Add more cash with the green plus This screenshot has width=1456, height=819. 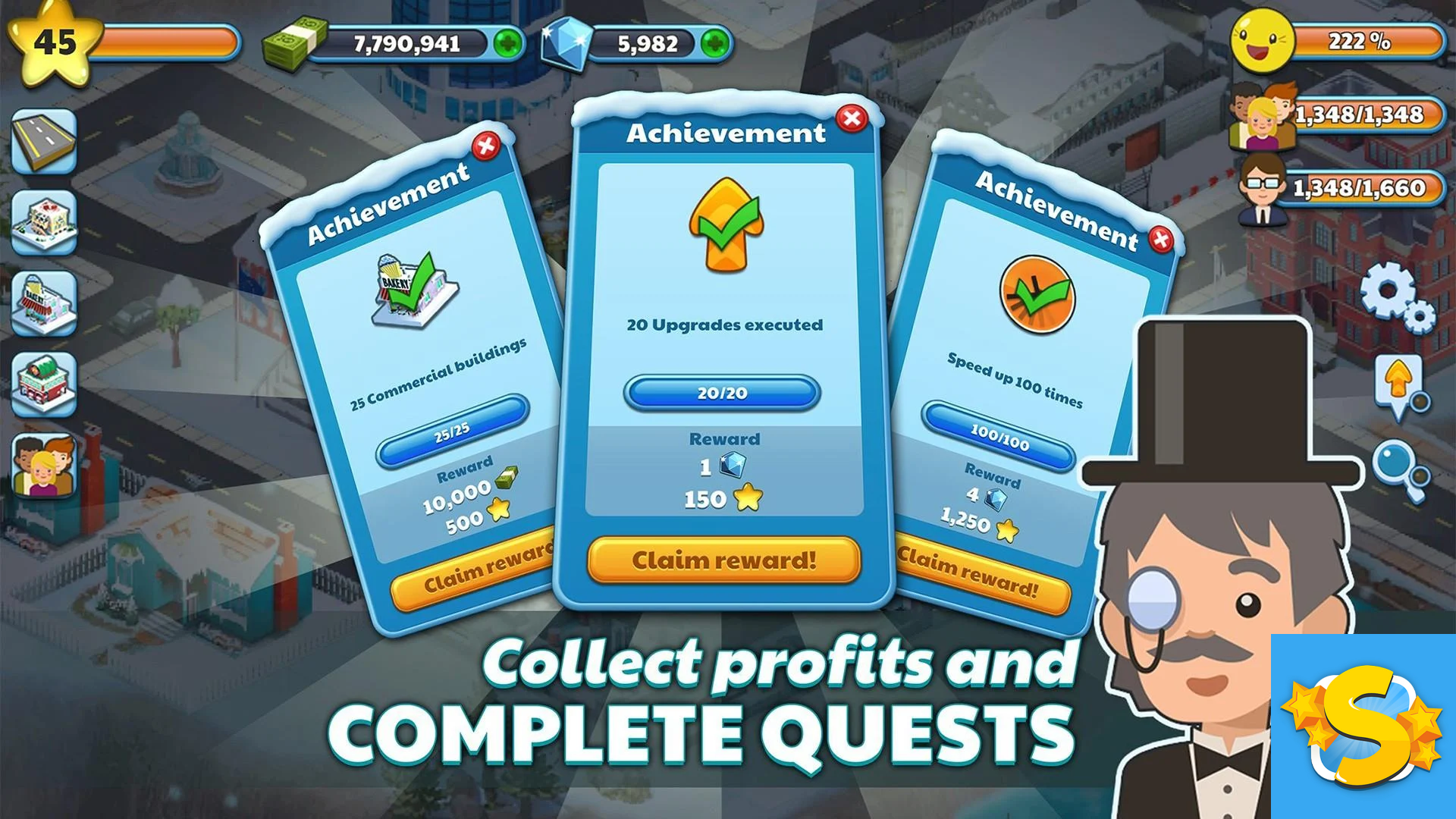(x=507, y=43)
